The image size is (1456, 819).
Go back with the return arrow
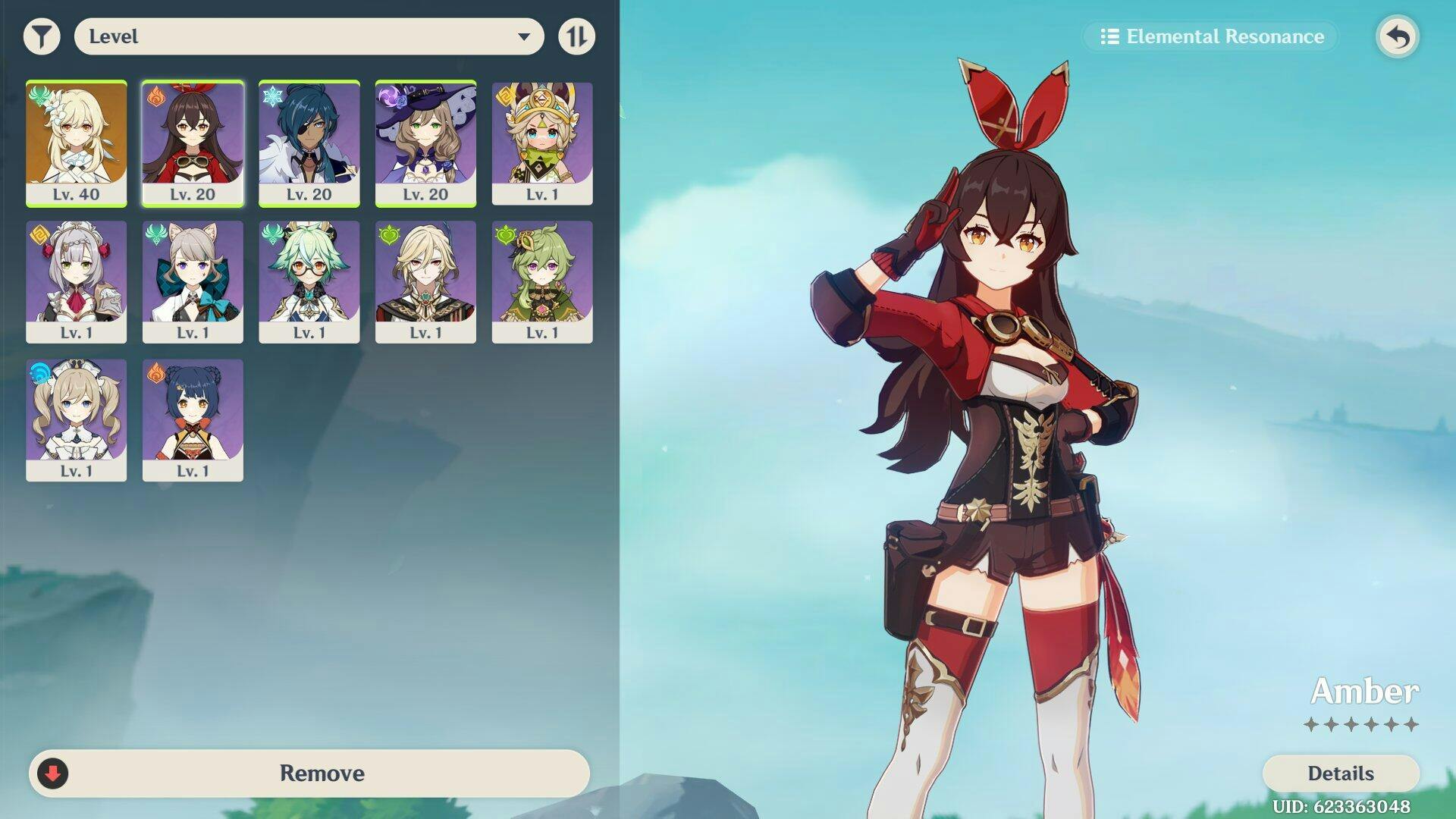[x=1398, y=36]
